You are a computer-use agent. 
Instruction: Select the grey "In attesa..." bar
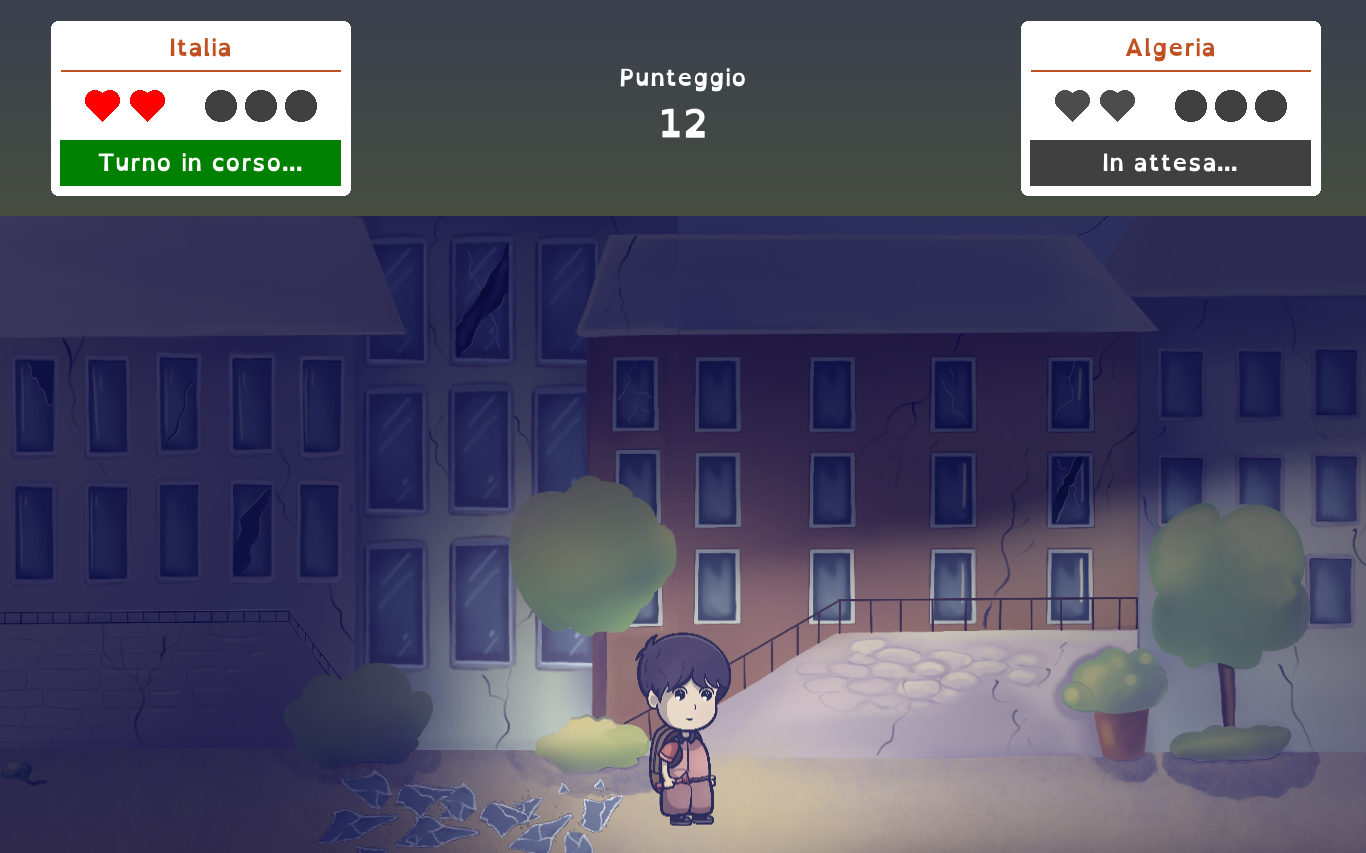[1170, 163]
